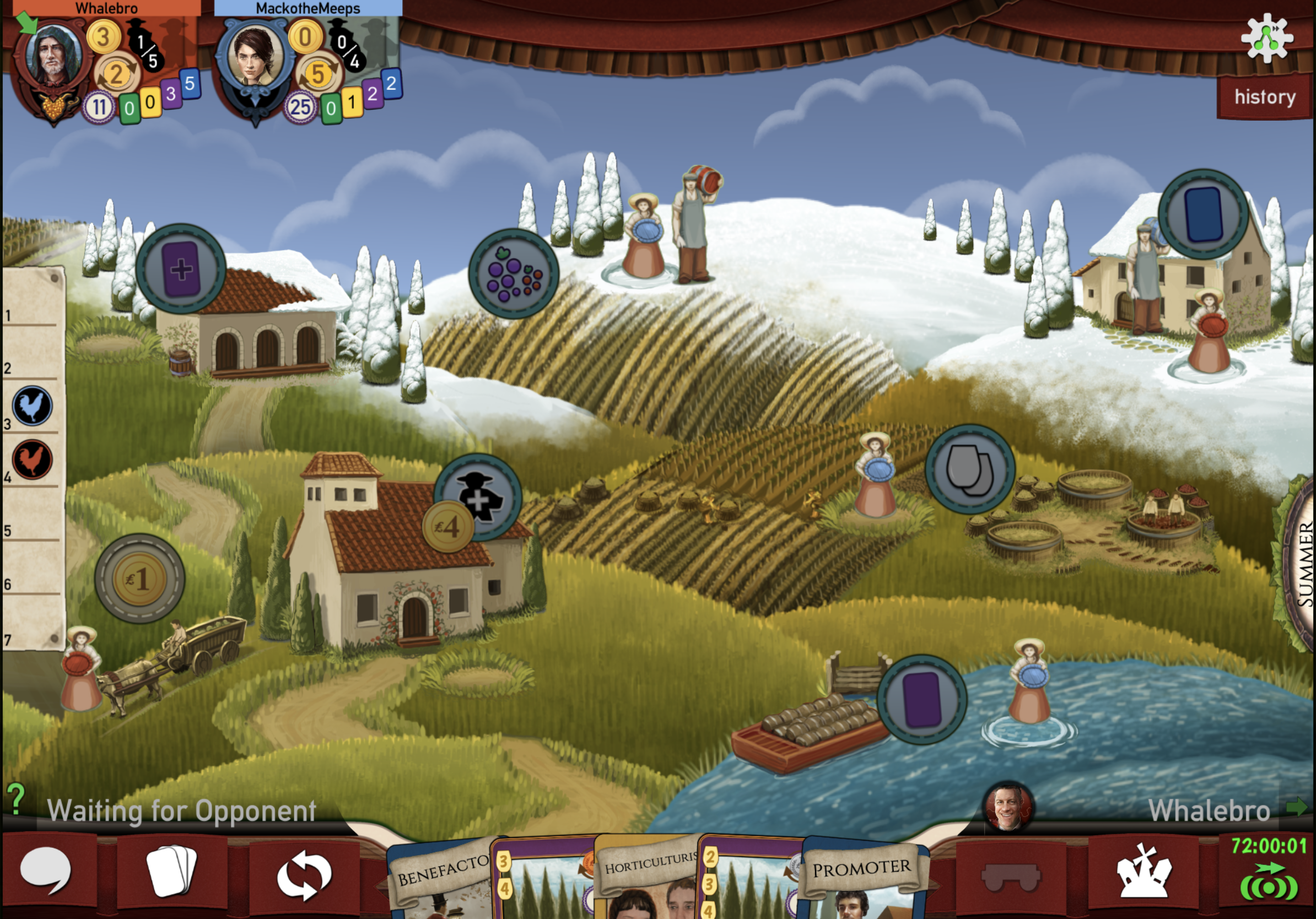Show the card stack view

tap(171, 872)
